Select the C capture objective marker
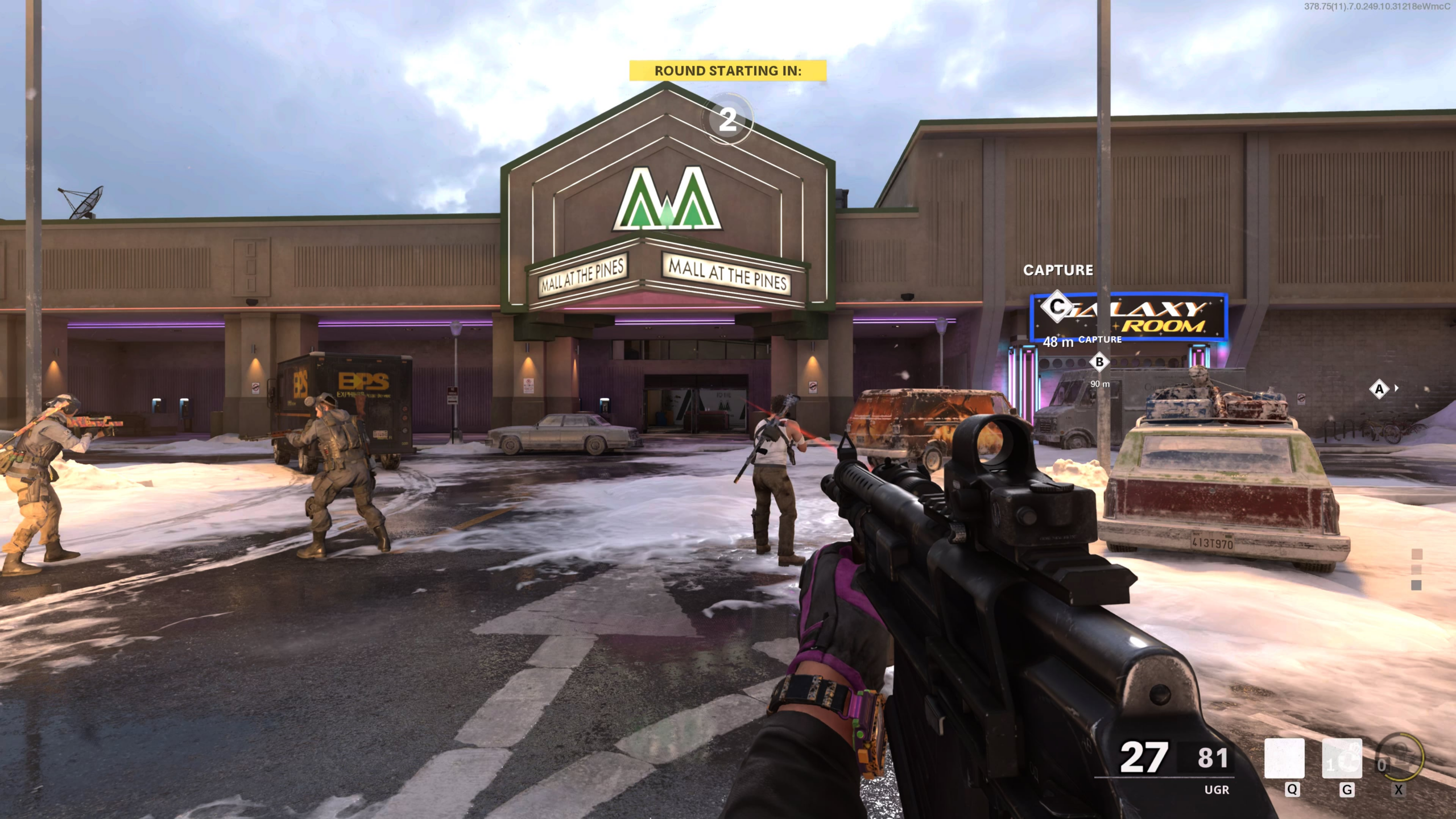Image resolution: width=1456 pixels, height=819 pixels. coord(1057,307)
